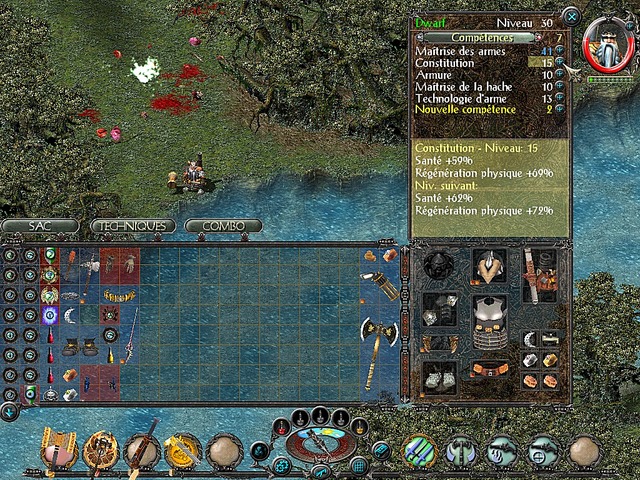Viewport: 640px width, 480px height.
Task: Show the COMBO tab
Action: (223, 226)
